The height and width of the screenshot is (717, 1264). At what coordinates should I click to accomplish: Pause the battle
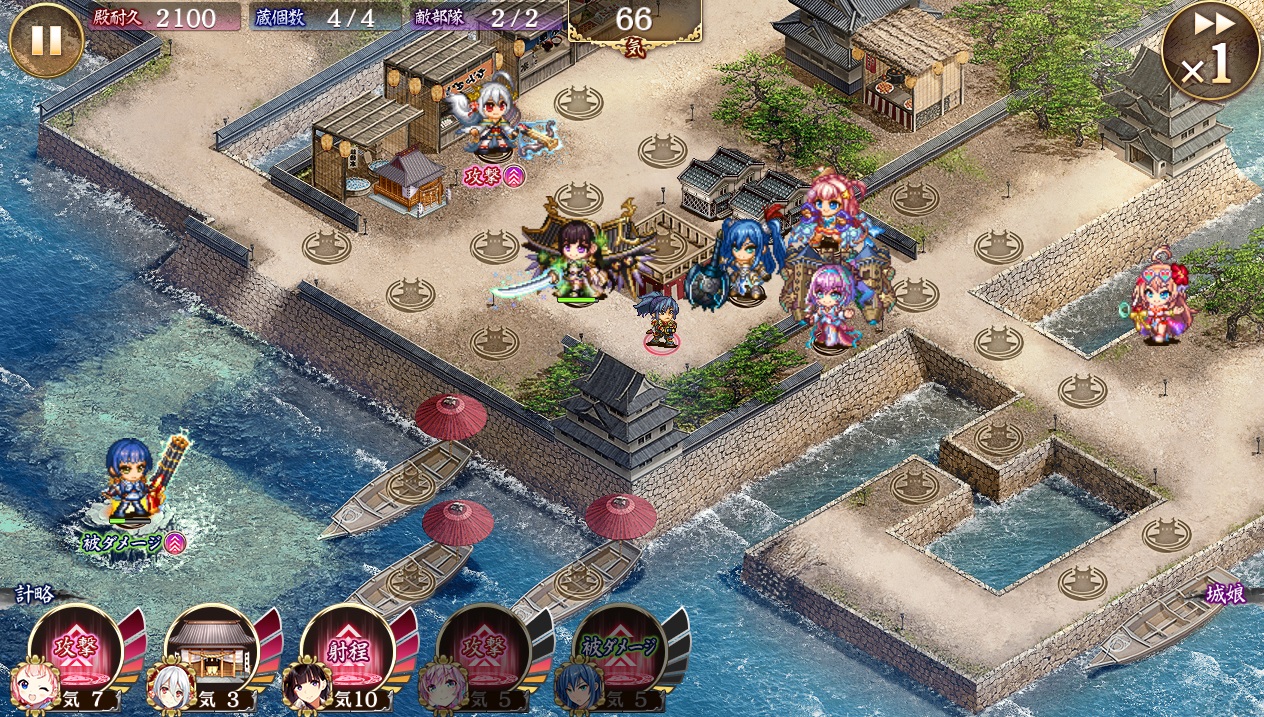coord(46,40)
